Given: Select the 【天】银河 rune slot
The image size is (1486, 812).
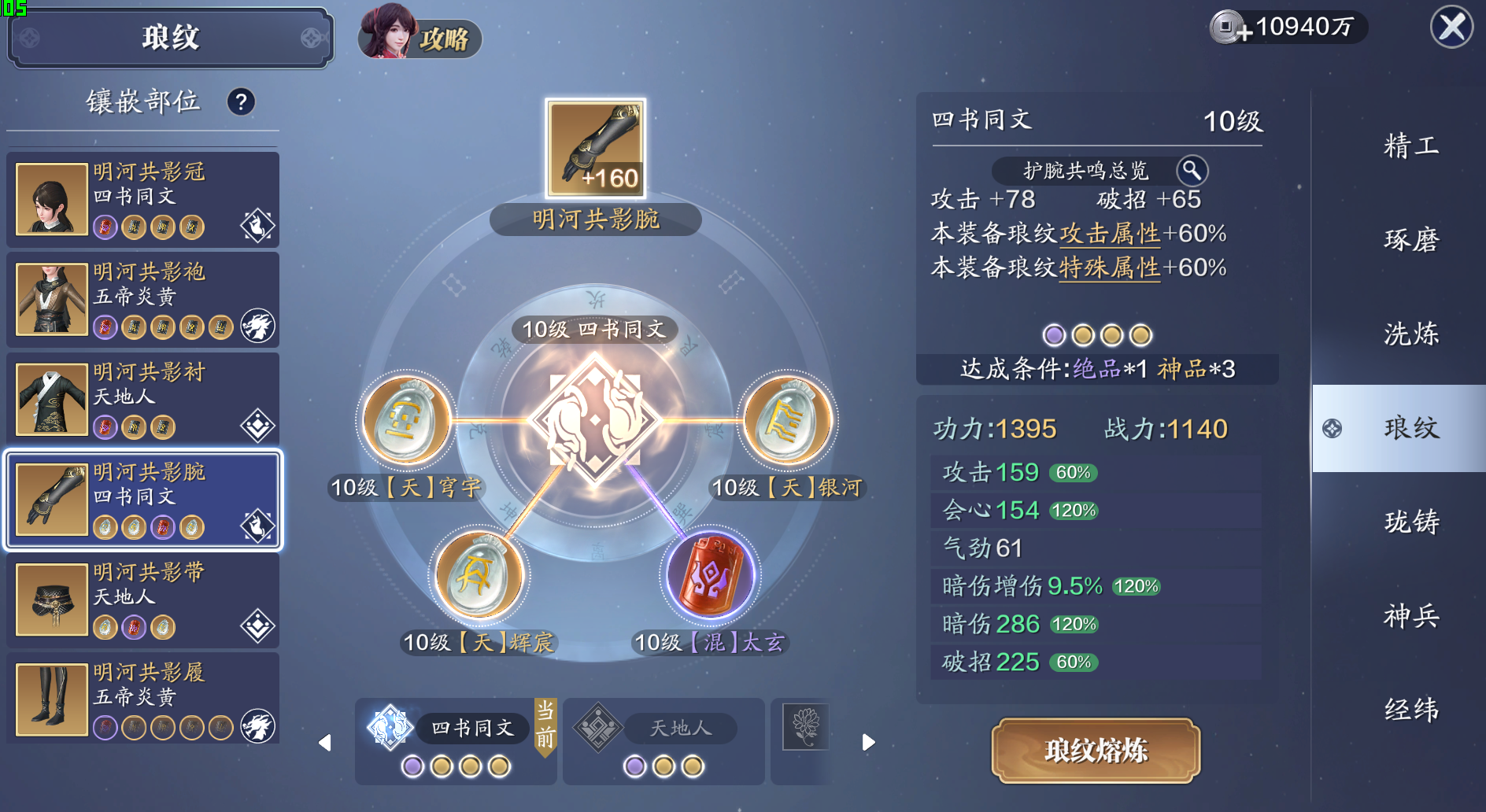Looking at the screenshot, I should coord(787,420).
